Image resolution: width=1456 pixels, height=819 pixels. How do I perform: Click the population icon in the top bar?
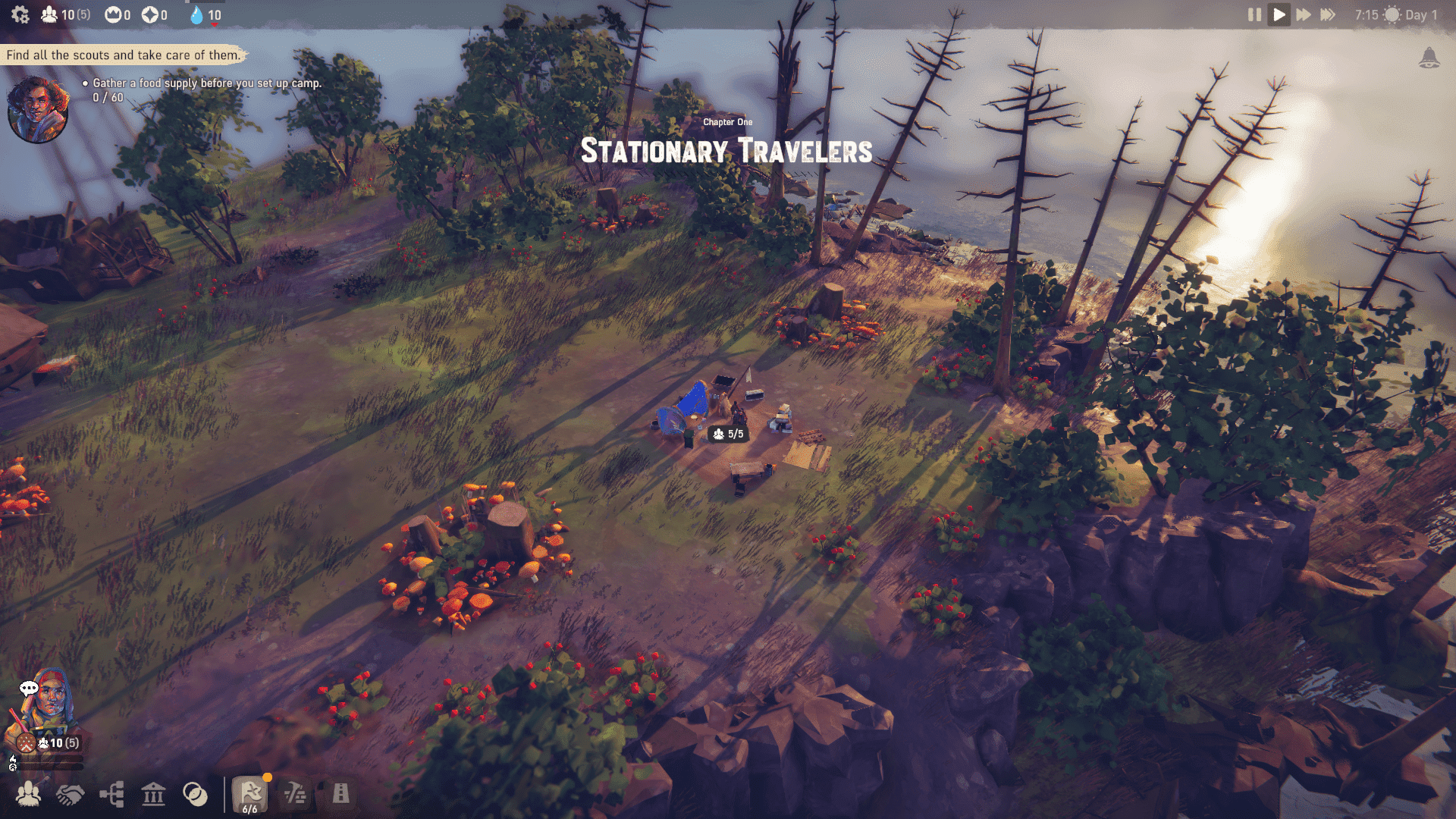click(49, 14)
